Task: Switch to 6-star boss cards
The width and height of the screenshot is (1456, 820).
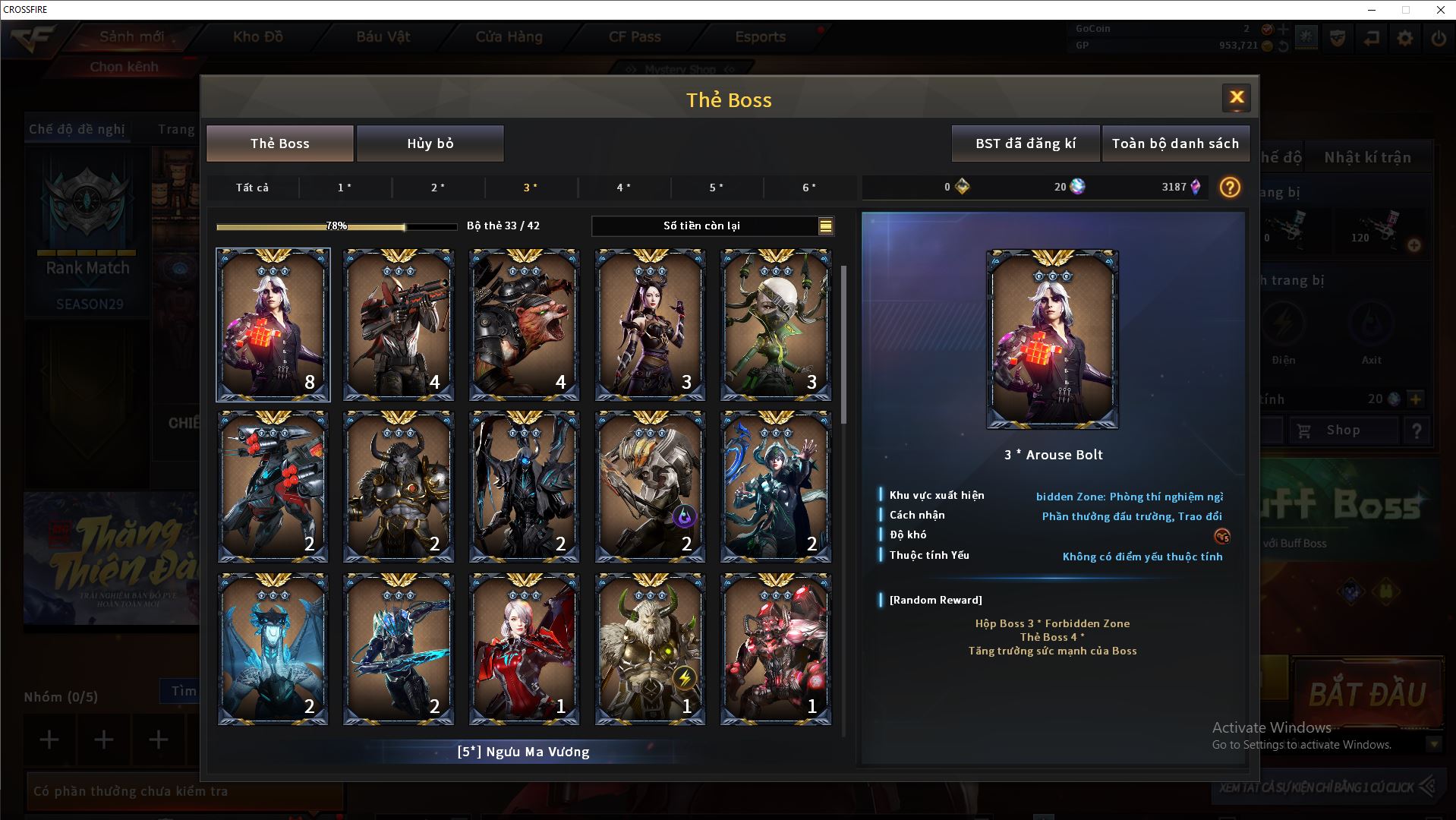Action: click(x=809, y=188)
